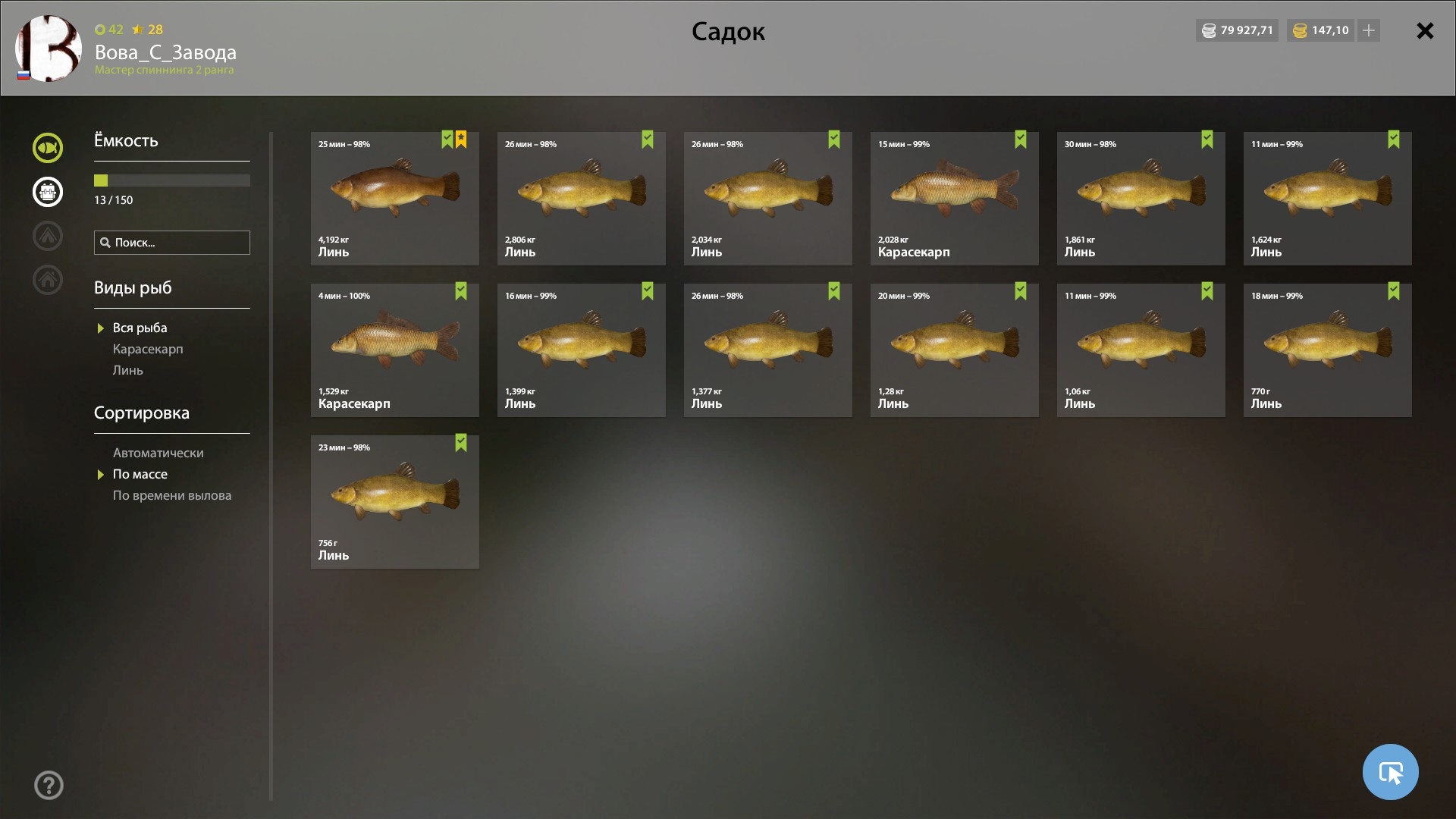
Task: Switch to the white basket icon tab
Action: [48, 192]
